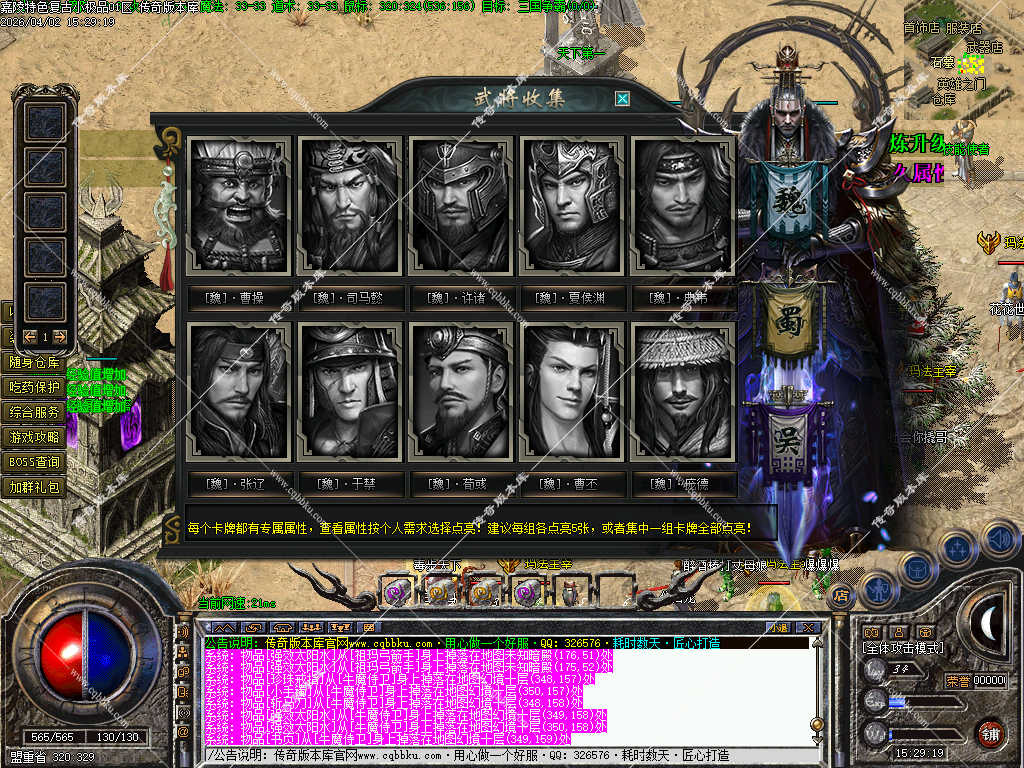Screen dimensions: 1024x768
Task: Open the 综合服务 services menu
Action: (x=34, y=412)
